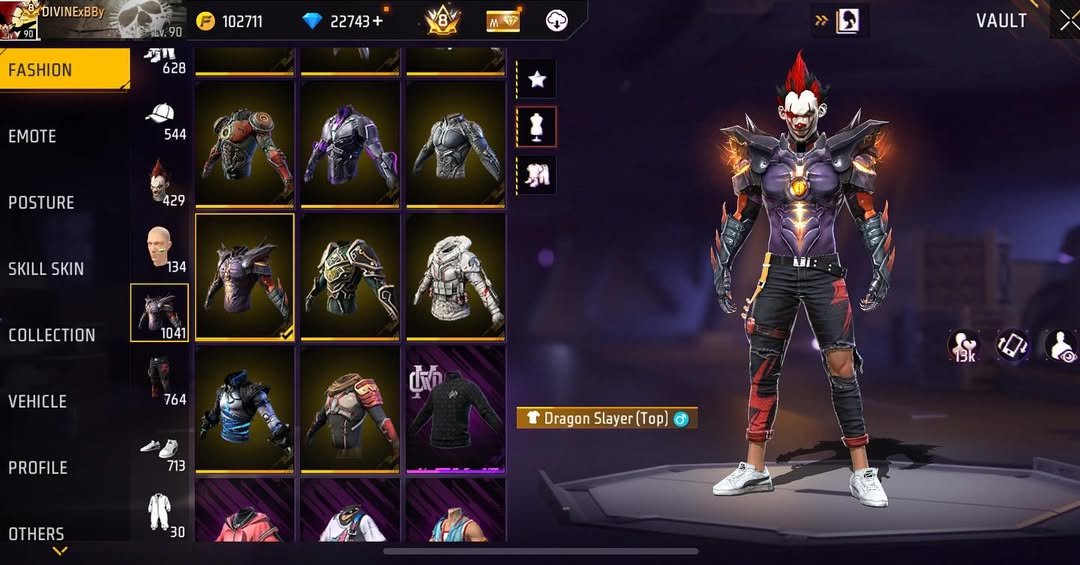The width and height of the screenshot is (1080, 565).
Task: Toggle the mannequin outfit preview button
Action: (536, 127)
